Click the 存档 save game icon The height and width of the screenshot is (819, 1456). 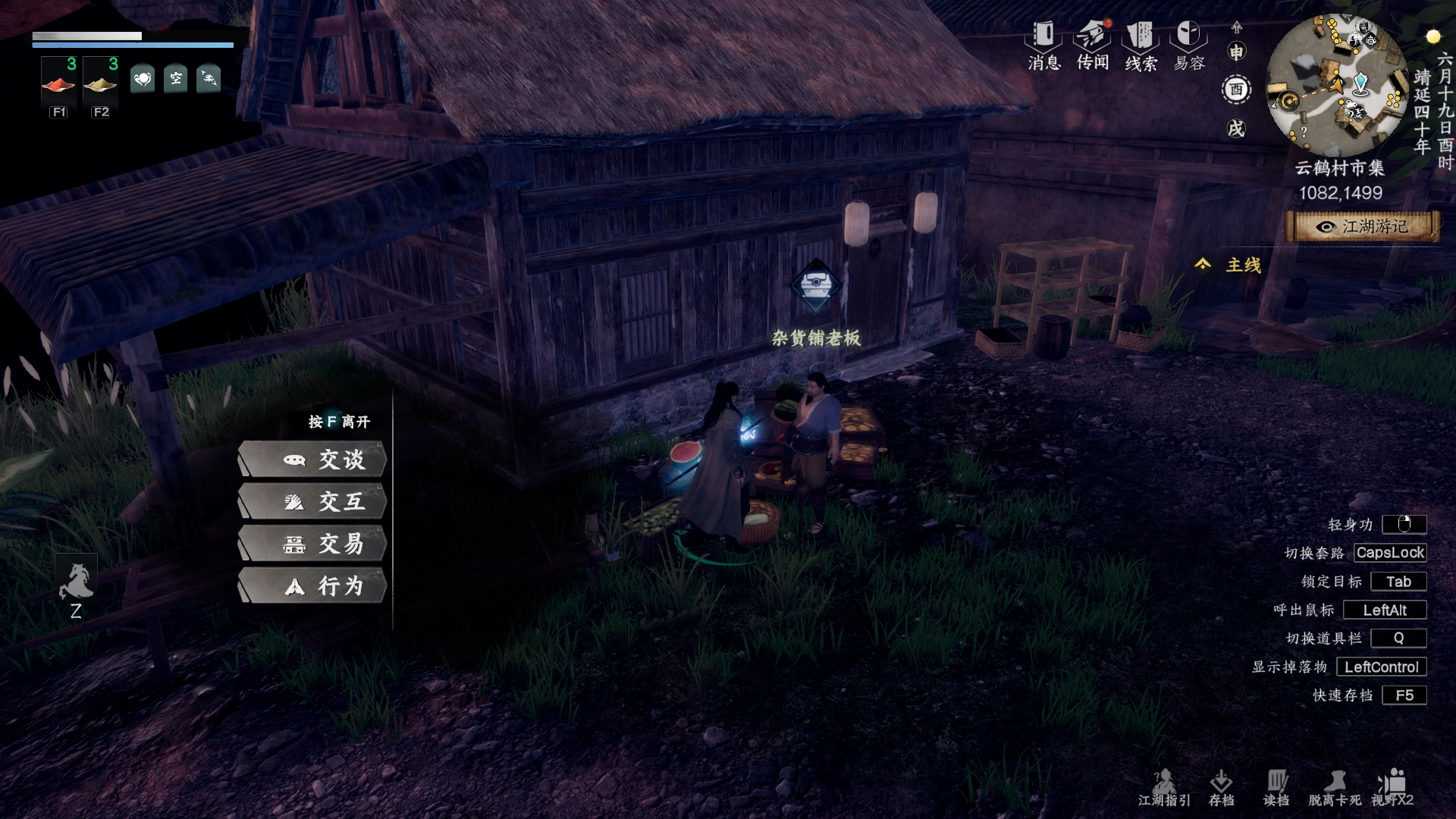pos(1221,788)
